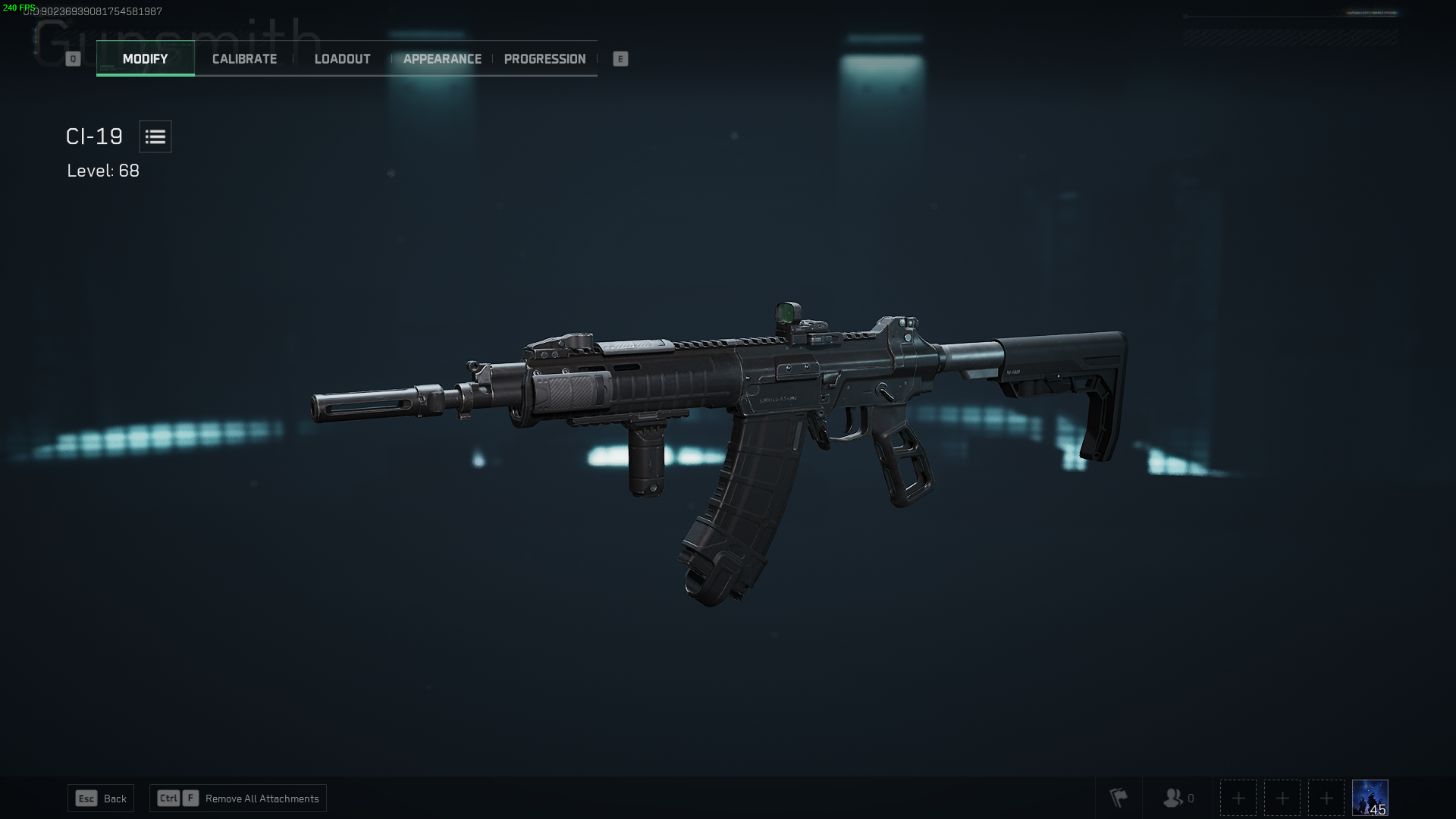Open the LOADOUT tab
The width and height of the screenshot is (1456, 819).
pos(342,58)
